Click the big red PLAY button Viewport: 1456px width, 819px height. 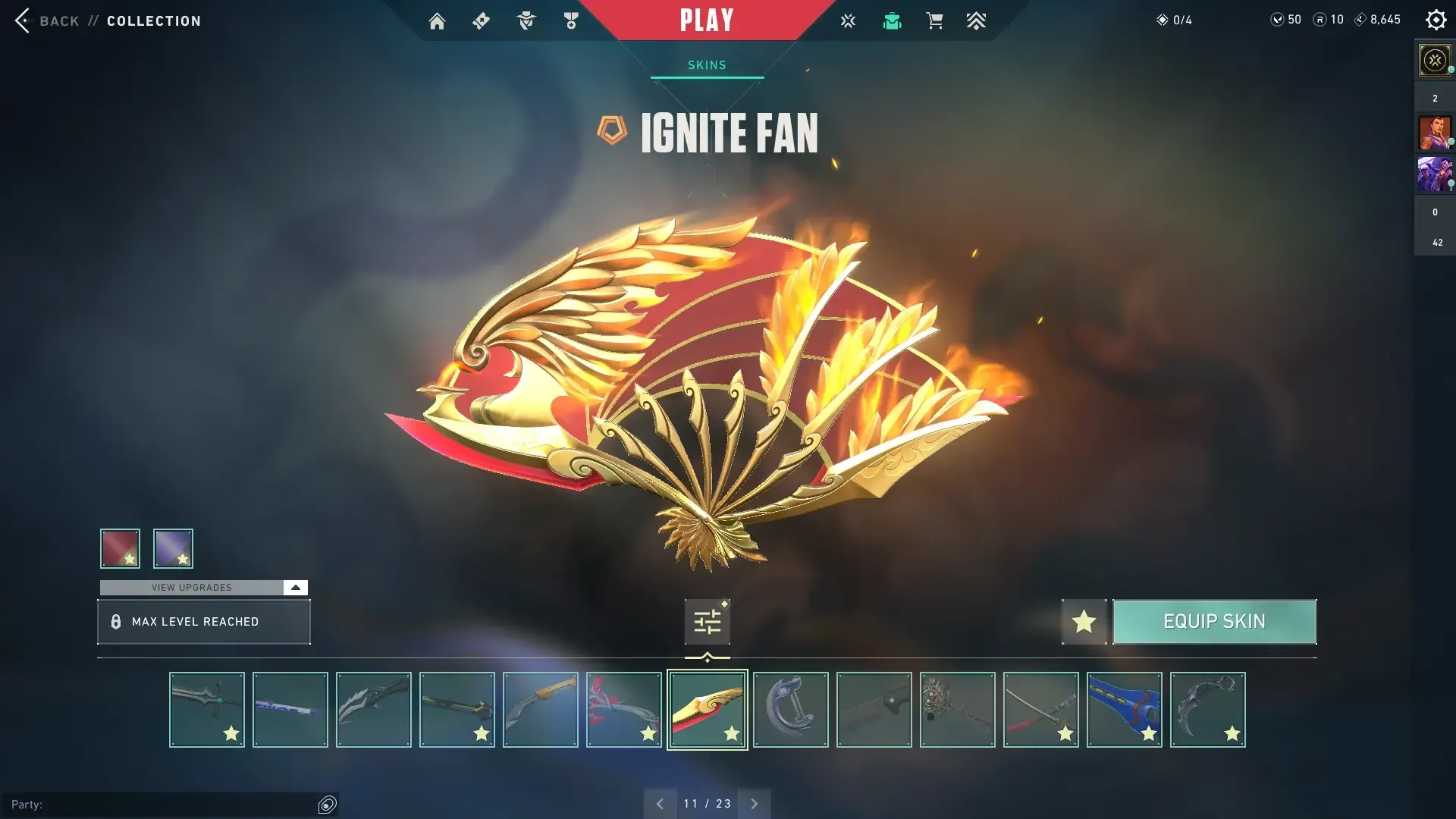[706, 20]
